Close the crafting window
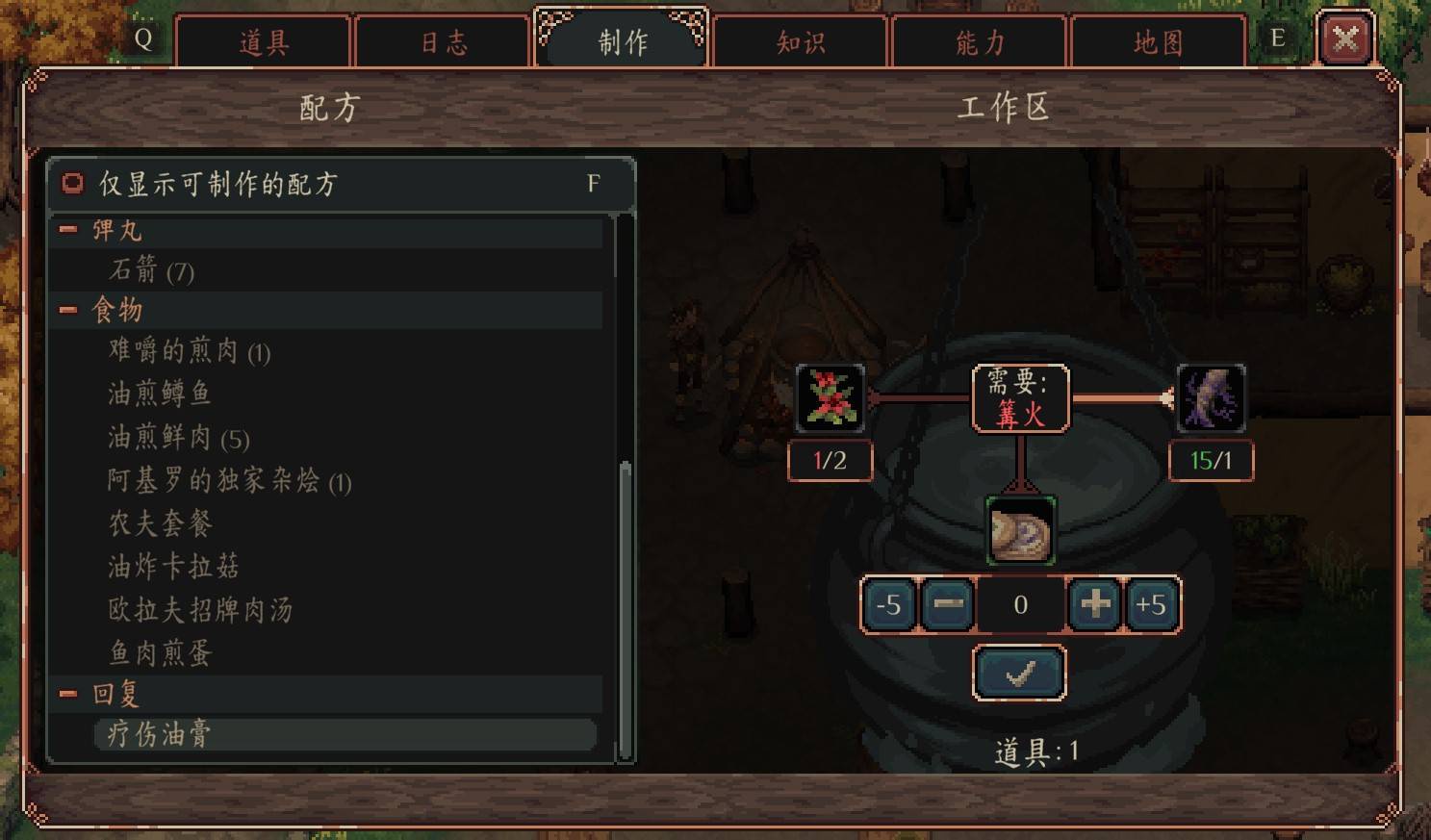This screenshot has width=1431, height=840. pyautogui.click(x=1344, y=39)
